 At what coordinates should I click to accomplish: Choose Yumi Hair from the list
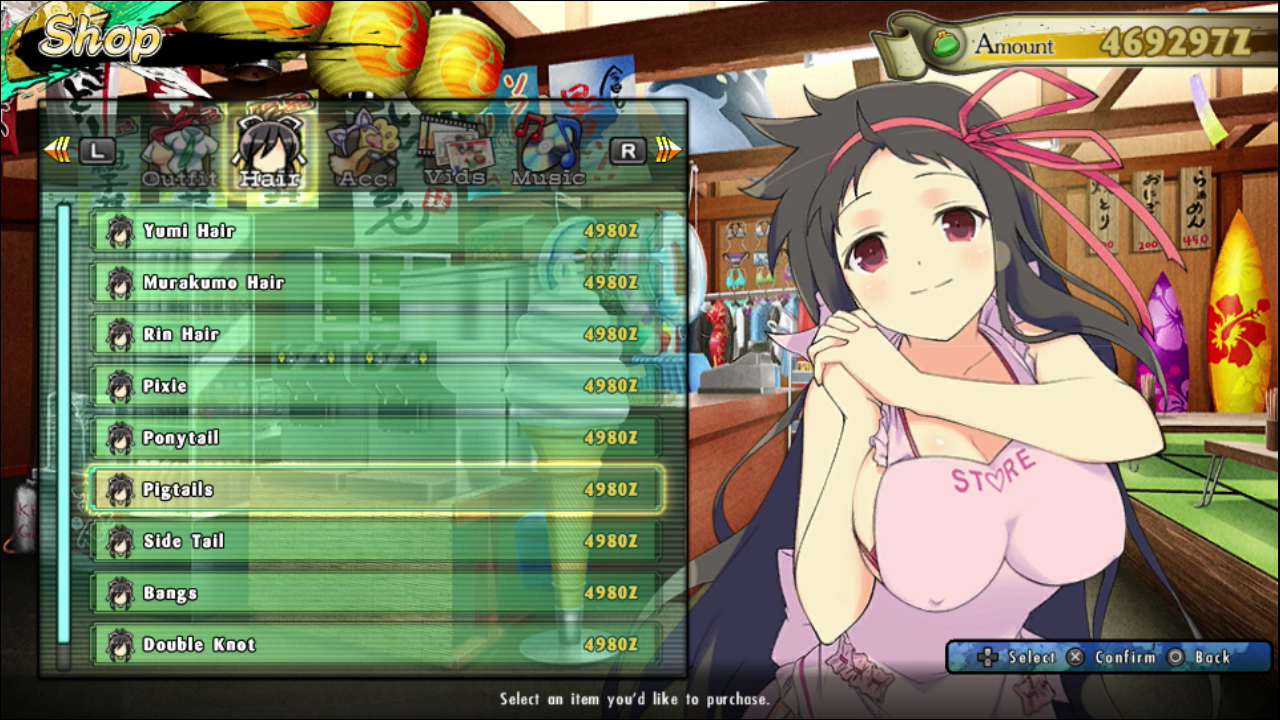tap(375, 231)
